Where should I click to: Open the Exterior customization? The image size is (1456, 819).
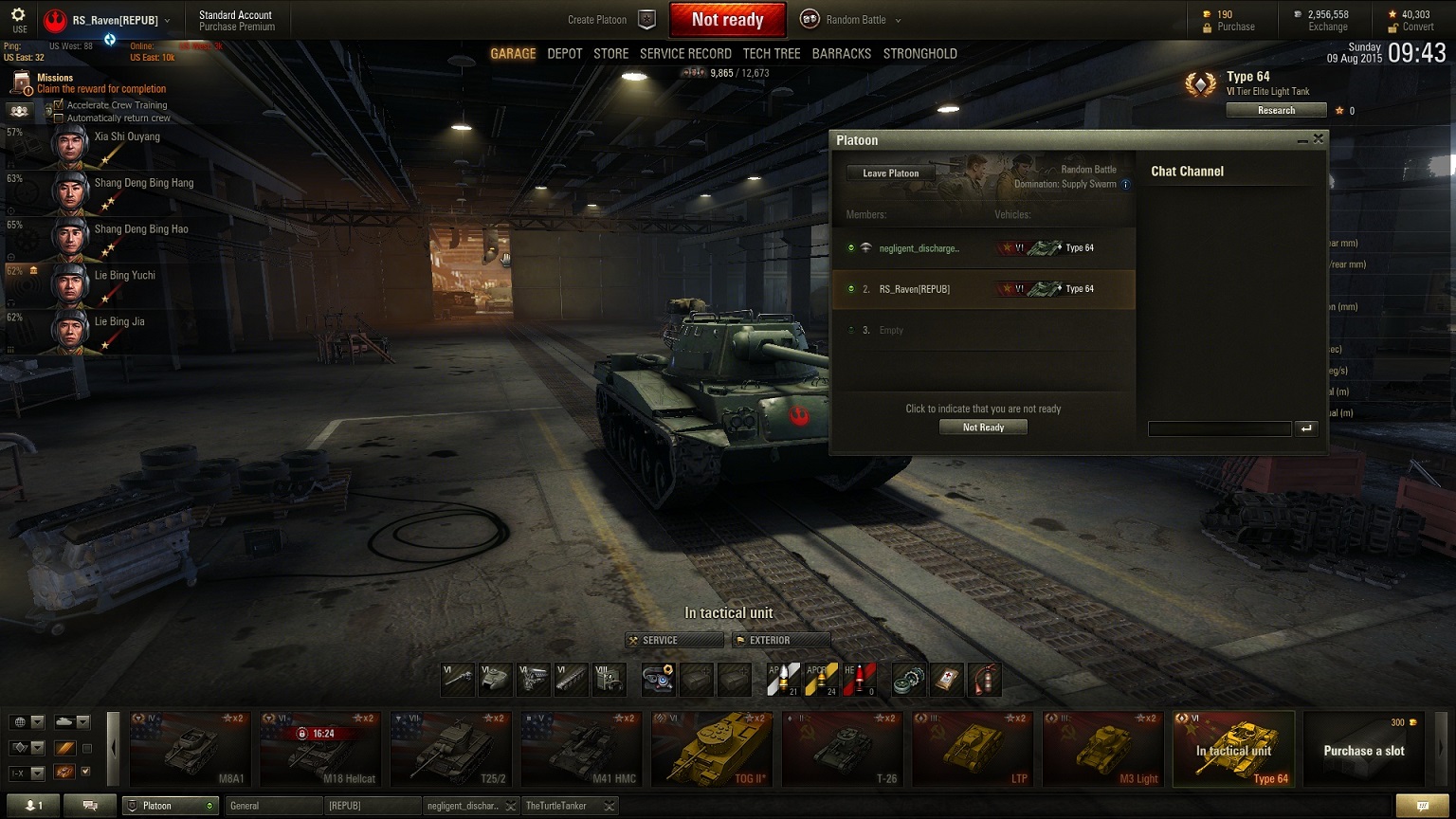click(x=781, y=641)
